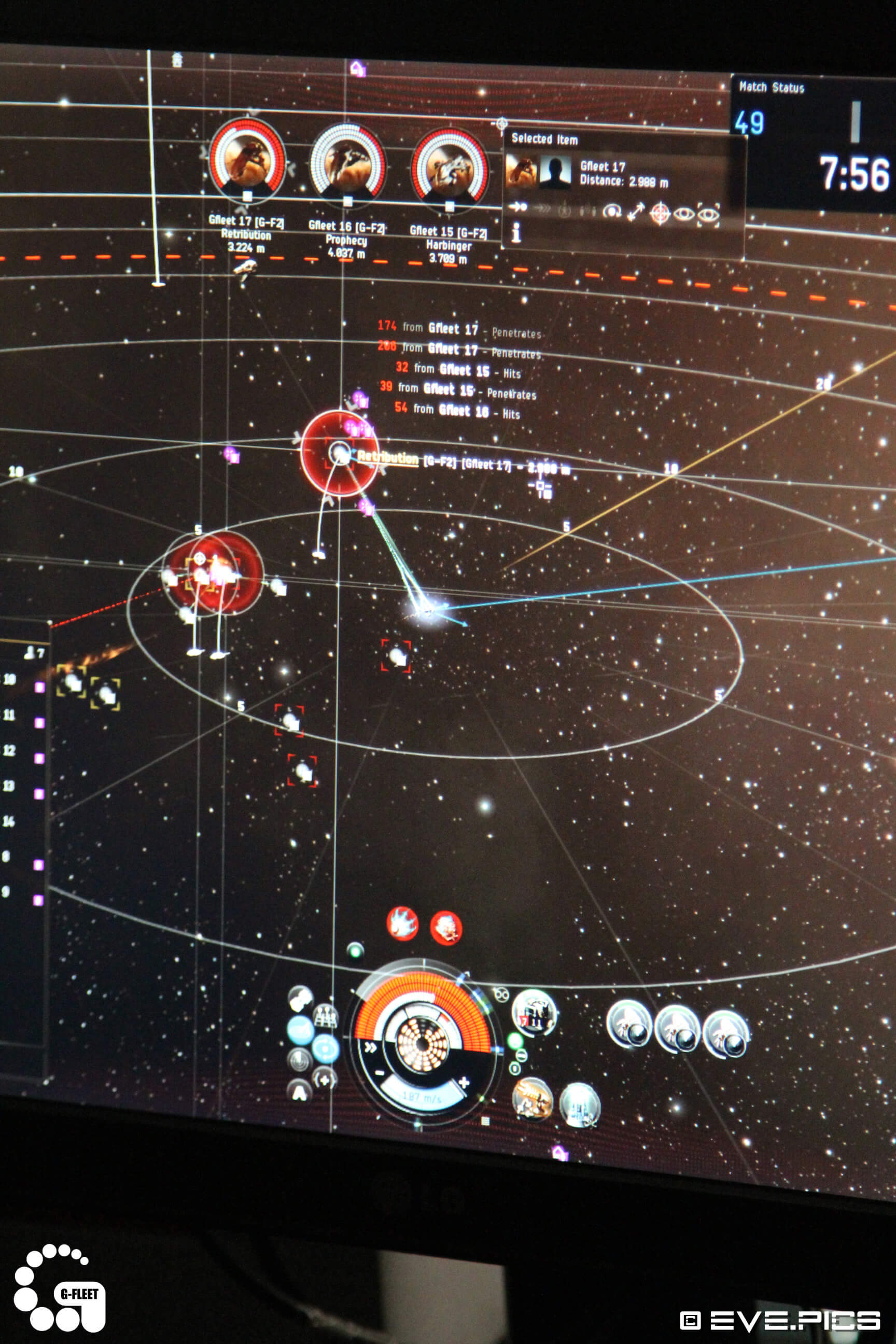Activate the orange module in the lower rack

(532, 1098)
